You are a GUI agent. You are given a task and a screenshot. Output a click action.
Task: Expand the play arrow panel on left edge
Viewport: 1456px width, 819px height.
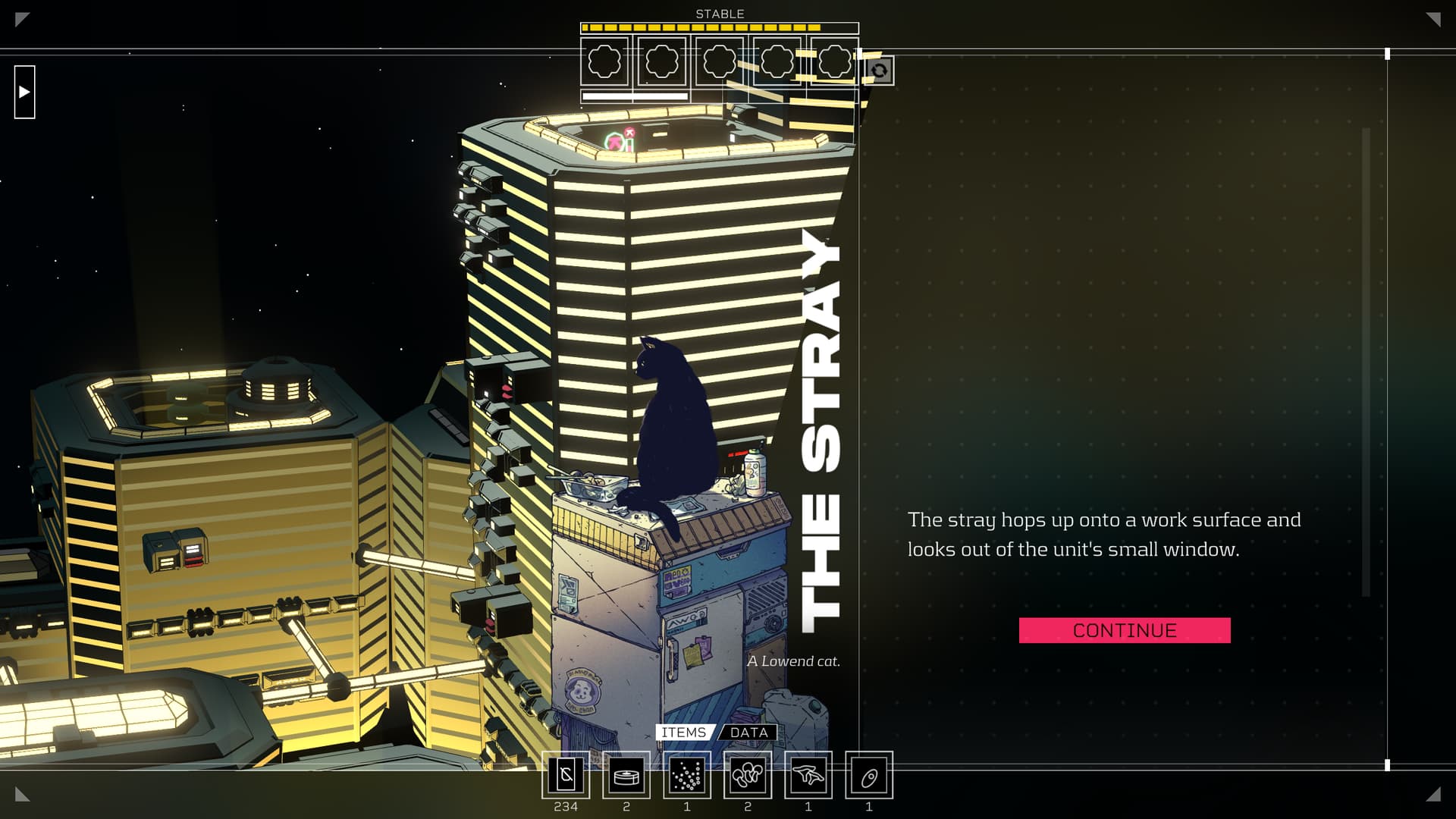point(25,92)
